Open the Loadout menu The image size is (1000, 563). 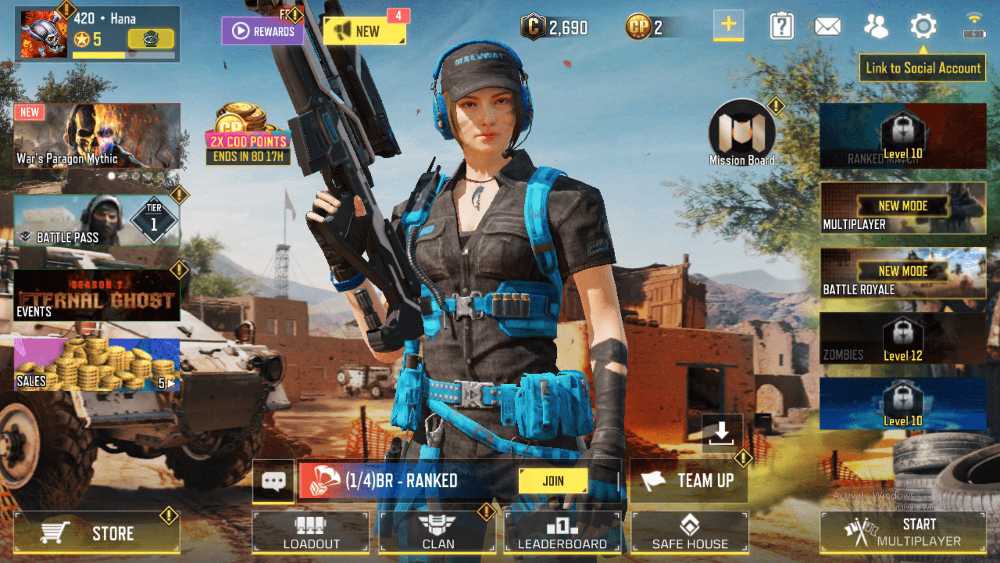(311, 532)
